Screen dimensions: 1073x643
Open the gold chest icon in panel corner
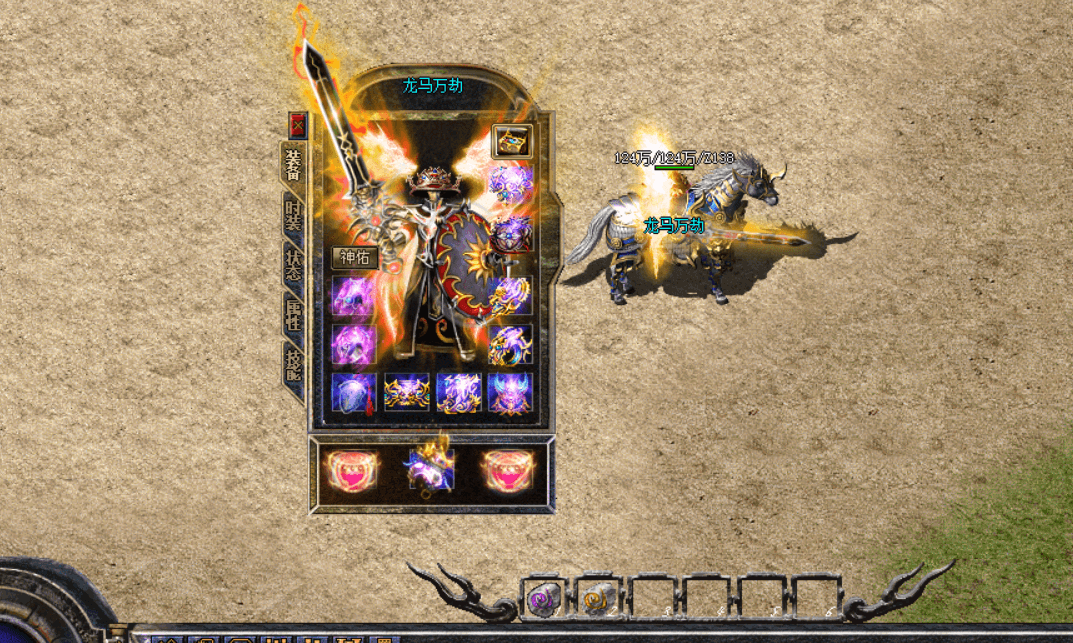511,142
